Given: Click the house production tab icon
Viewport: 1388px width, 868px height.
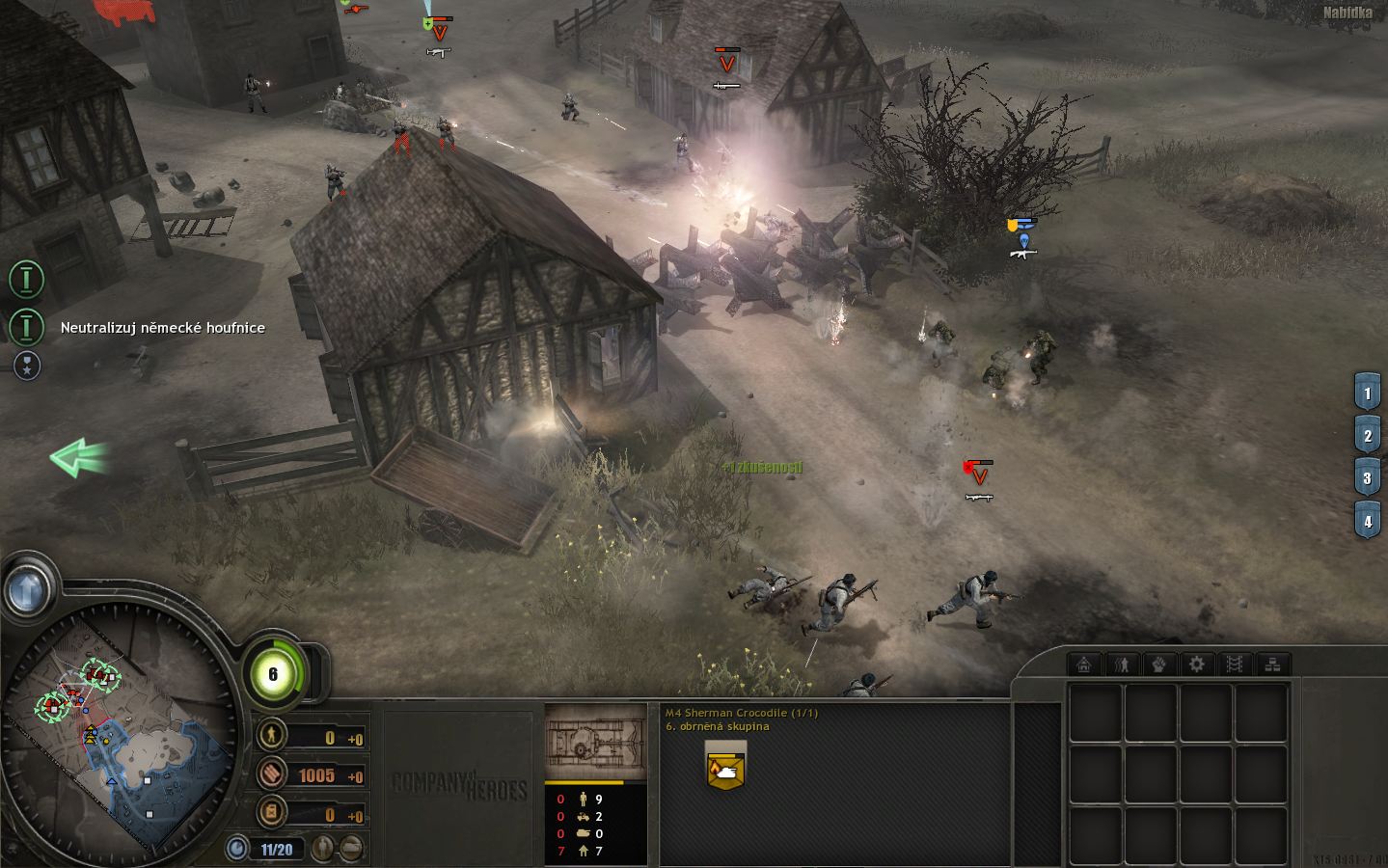Looking at the screenshot, I should [1084, 665].
